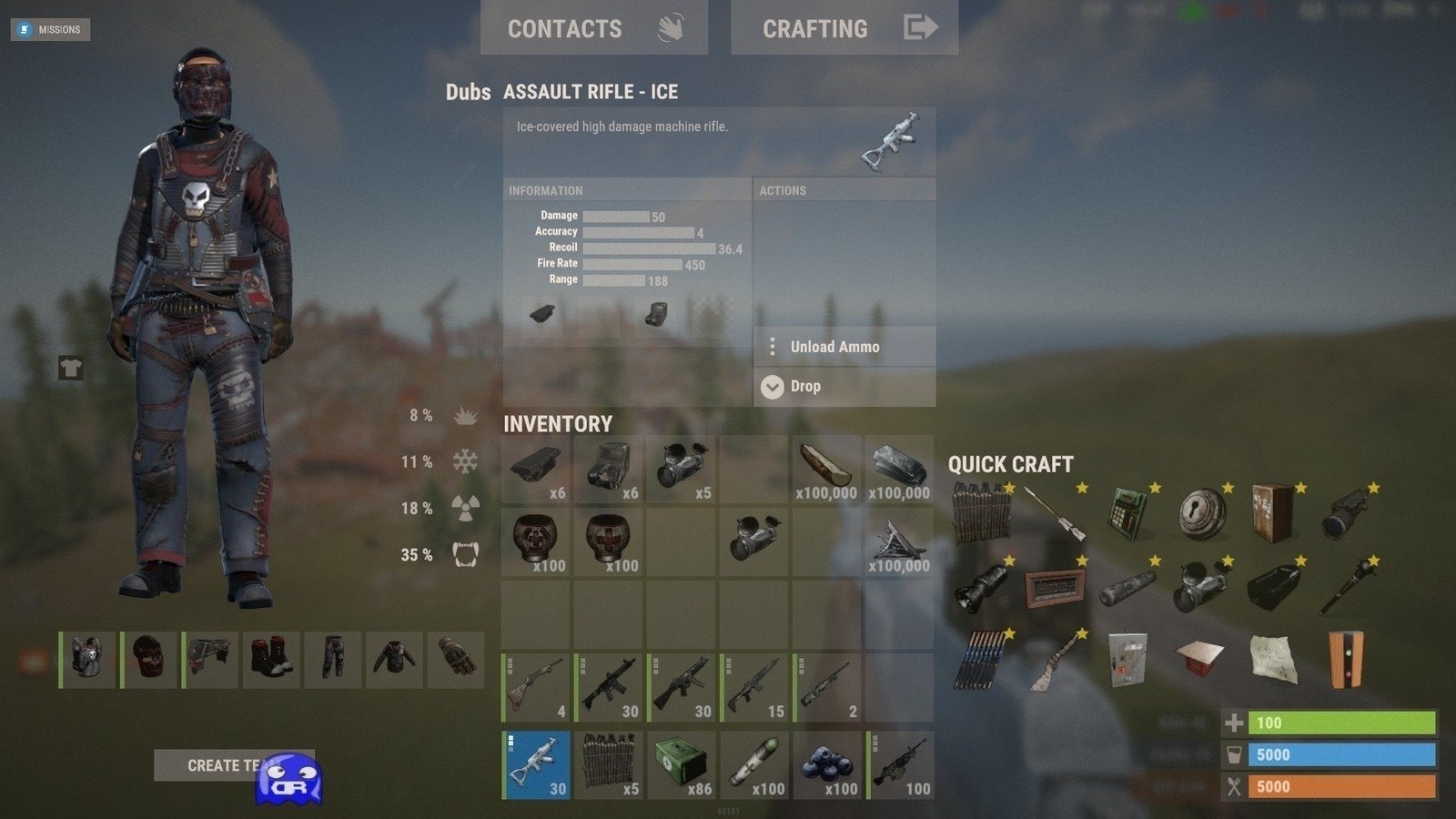
Task: Toggle the favorite star on the wooden barricade
Action: pos(1010,488)
